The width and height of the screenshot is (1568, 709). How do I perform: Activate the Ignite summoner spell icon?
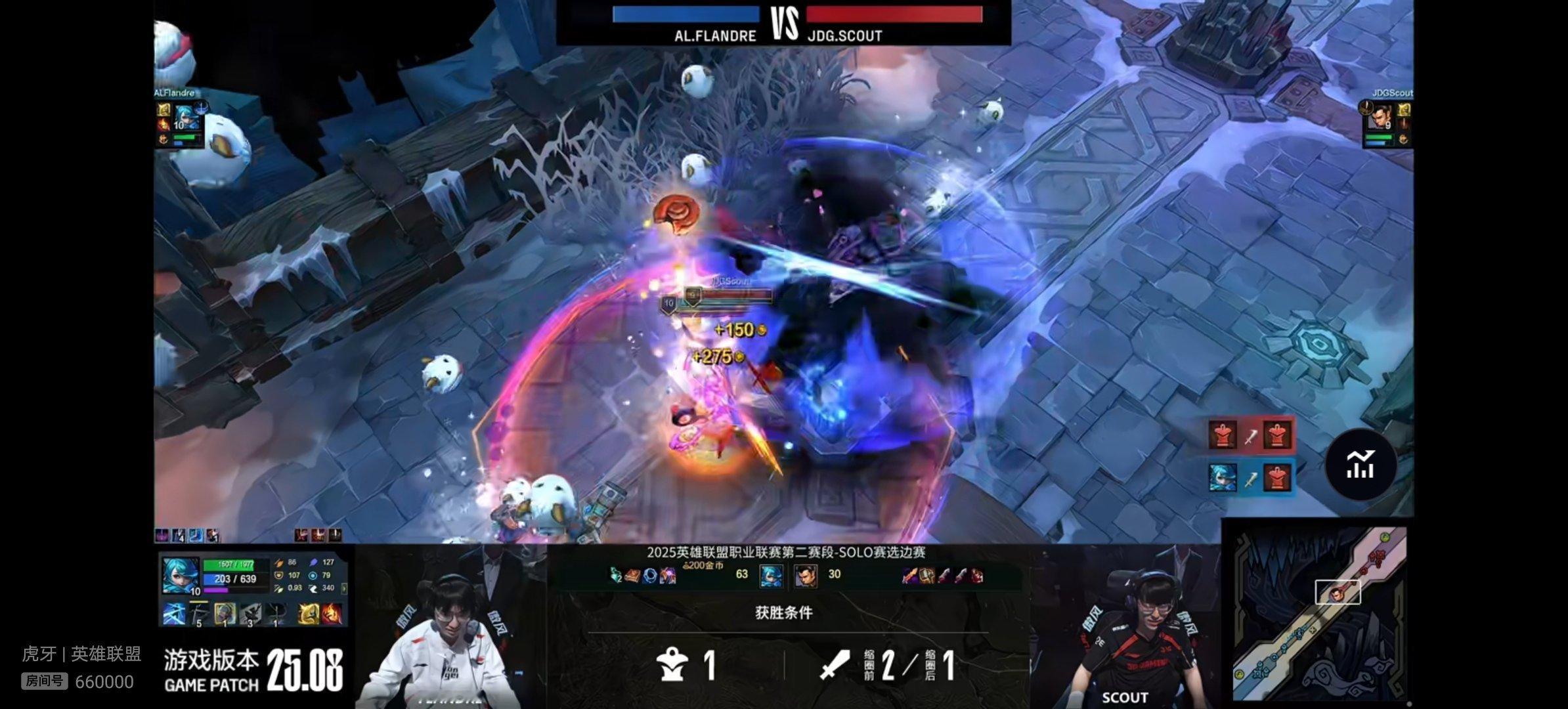tap(332, 614)
